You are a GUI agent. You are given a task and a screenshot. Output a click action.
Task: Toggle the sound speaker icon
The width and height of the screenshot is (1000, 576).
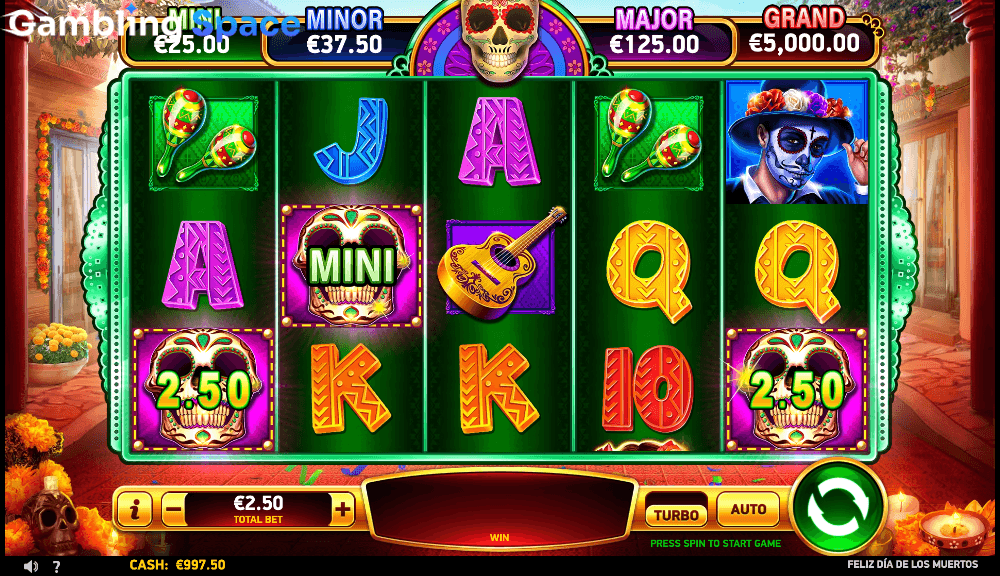(x=31, y=566)
